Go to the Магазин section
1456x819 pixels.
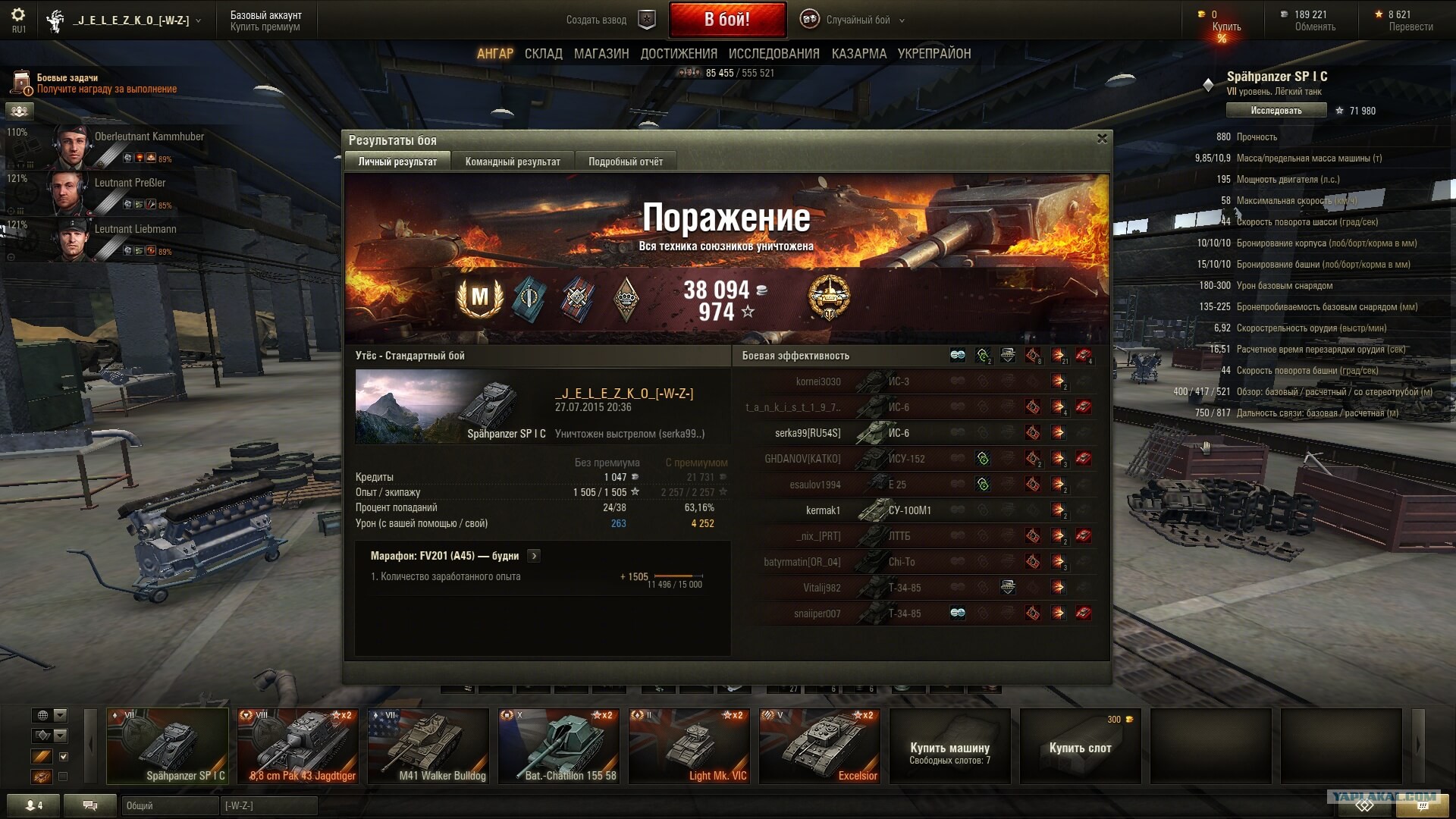point(601,54)
